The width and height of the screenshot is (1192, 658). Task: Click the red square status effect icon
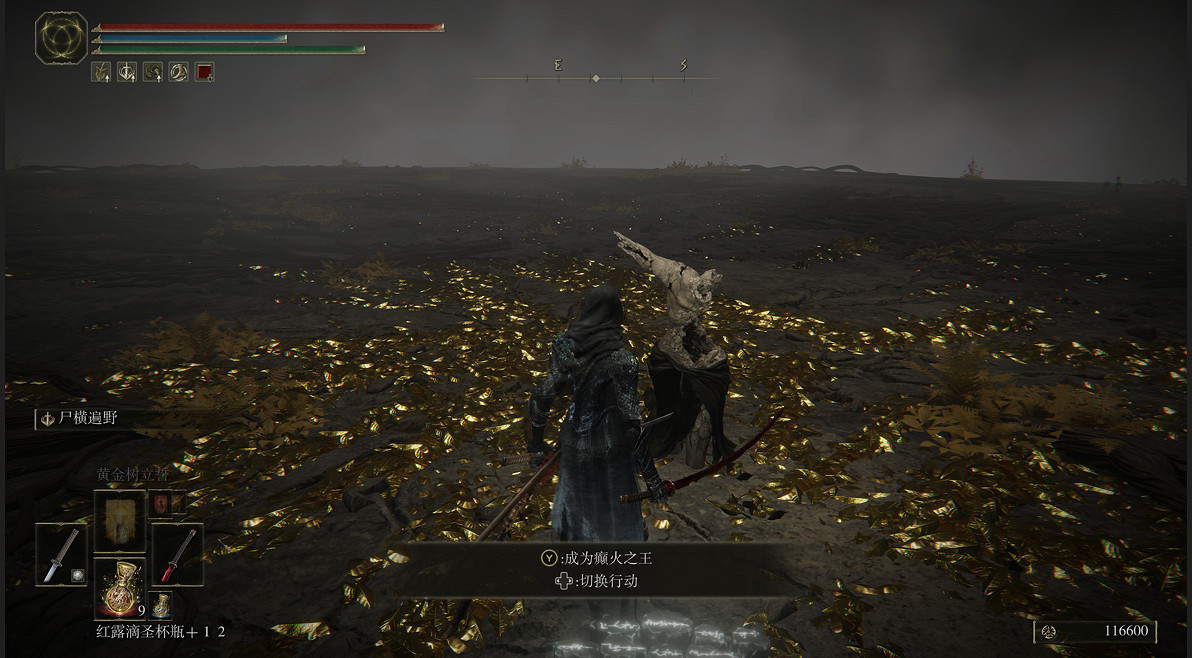point(205,72)
